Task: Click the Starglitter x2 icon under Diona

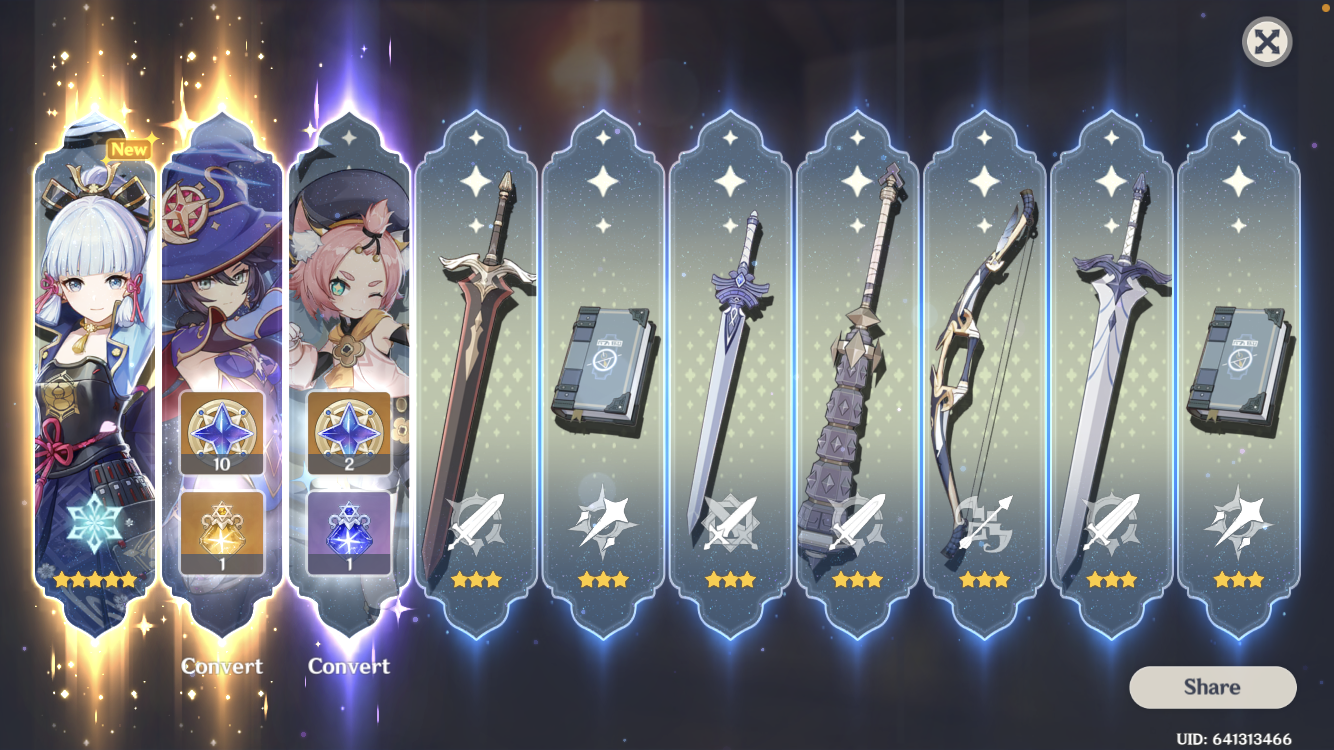Action: click(348, 432)
